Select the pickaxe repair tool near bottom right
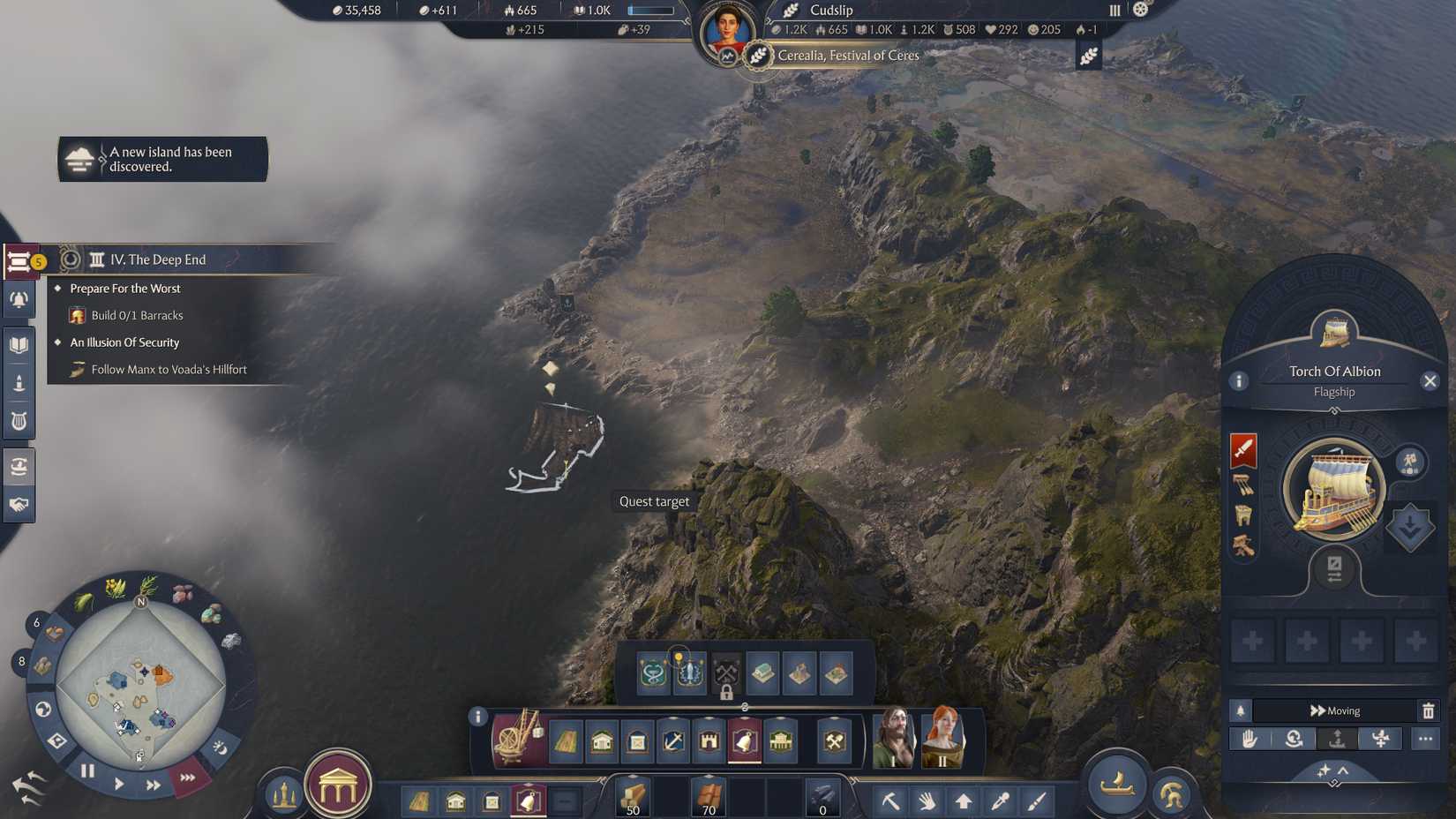 (891, 801)
